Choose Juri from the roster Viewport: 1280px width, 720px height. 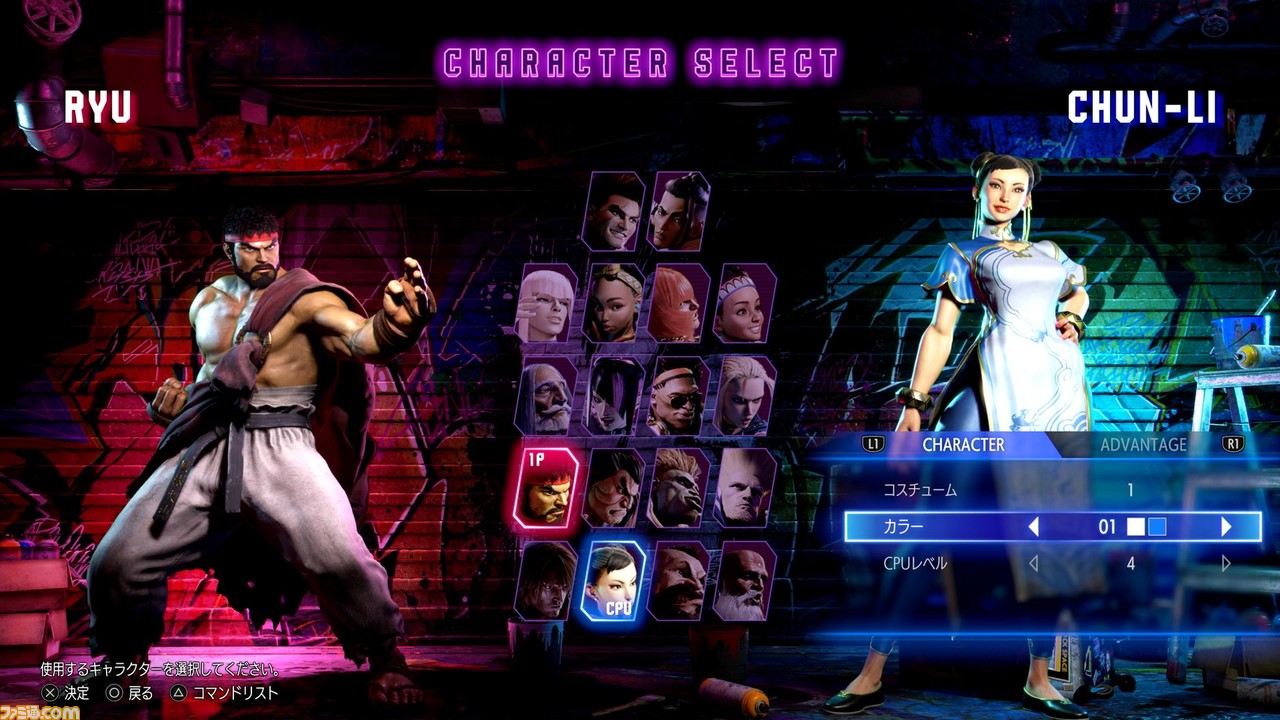coord(613,395)
